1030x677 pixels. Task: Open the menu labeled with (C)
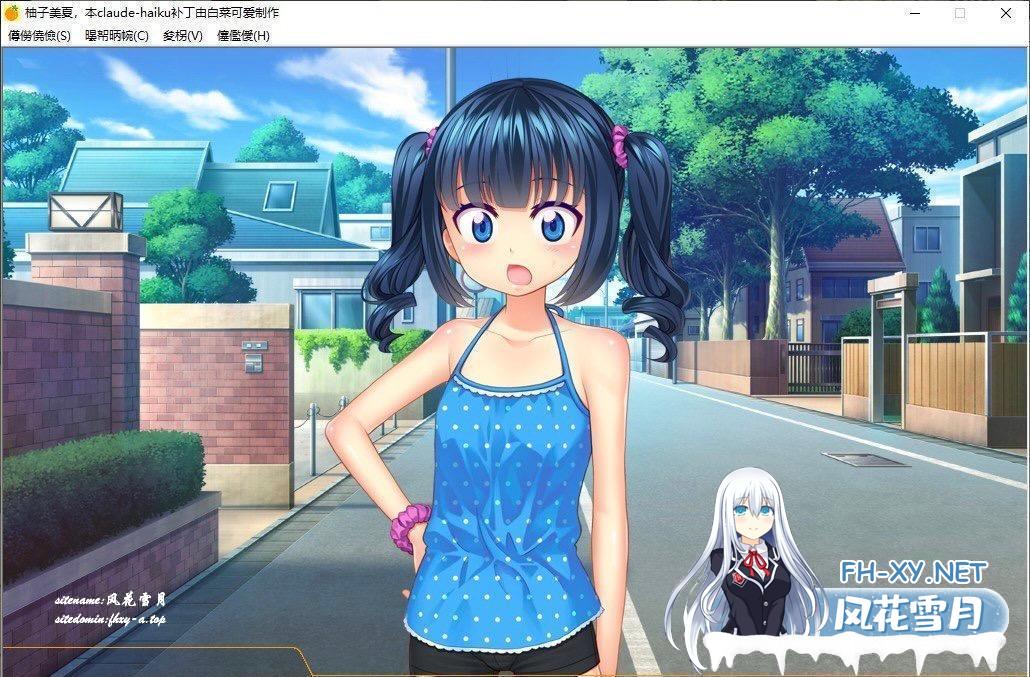pos(116,36)
